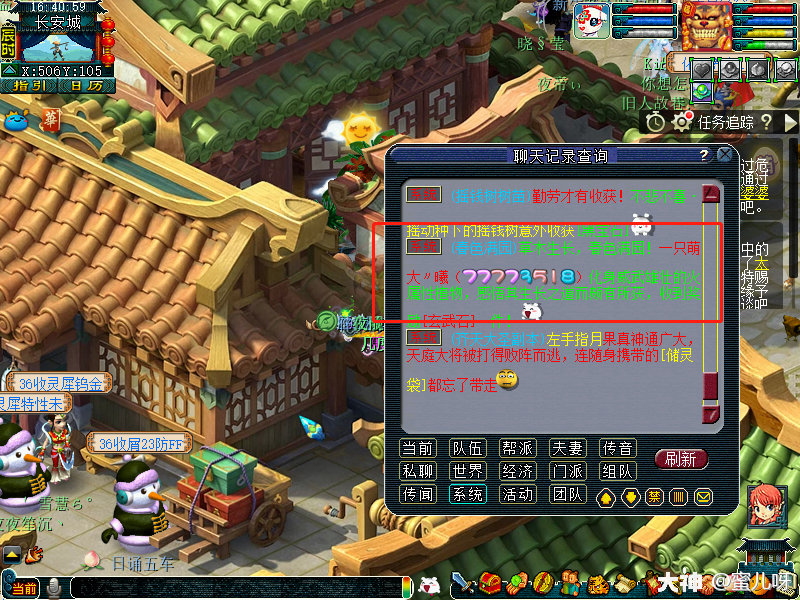Viewport: 800px width, 600px height.
Task: Click the Refresh (刷新) button
Action: (681, 459)
